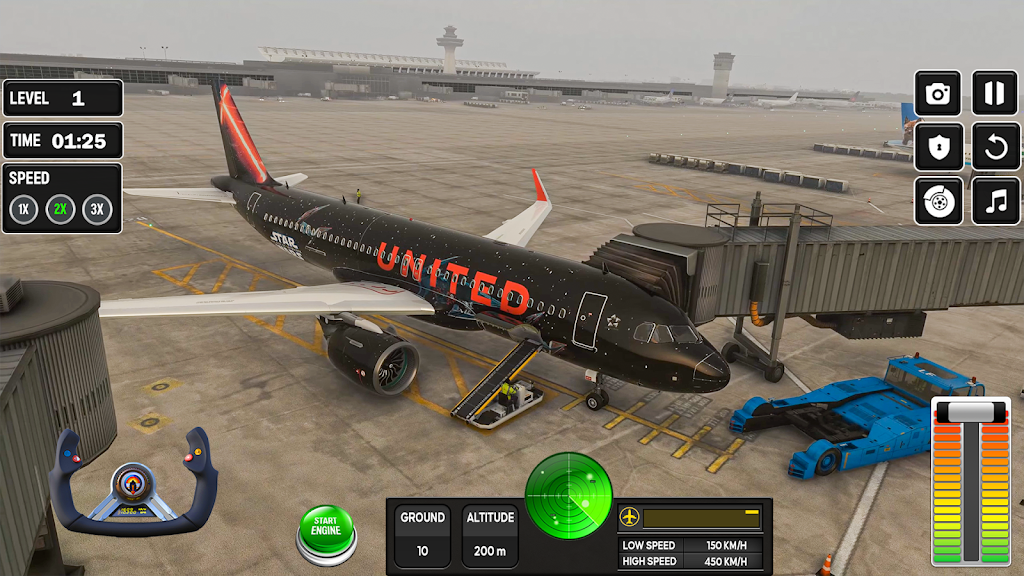The width and height of the screenshot is (1024, 576).
Task: Select the 2X speed option
Action: [x=60, y=210]
